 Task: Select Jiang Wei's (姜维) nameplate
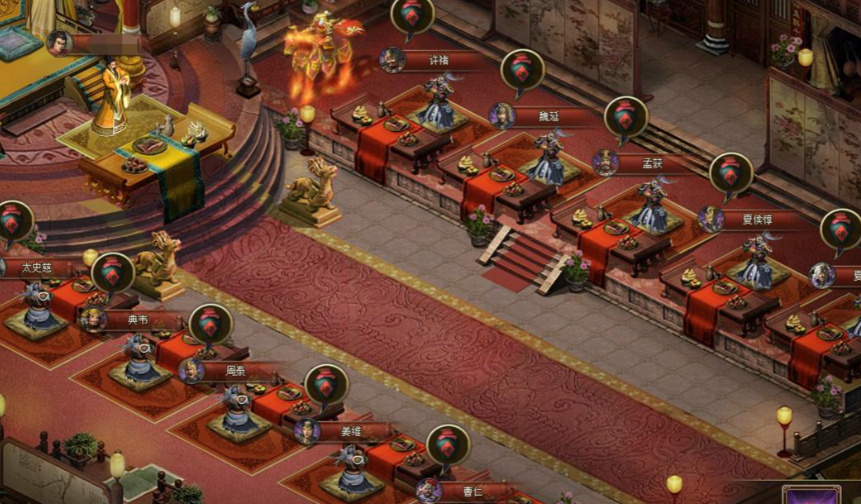point(350,432)
